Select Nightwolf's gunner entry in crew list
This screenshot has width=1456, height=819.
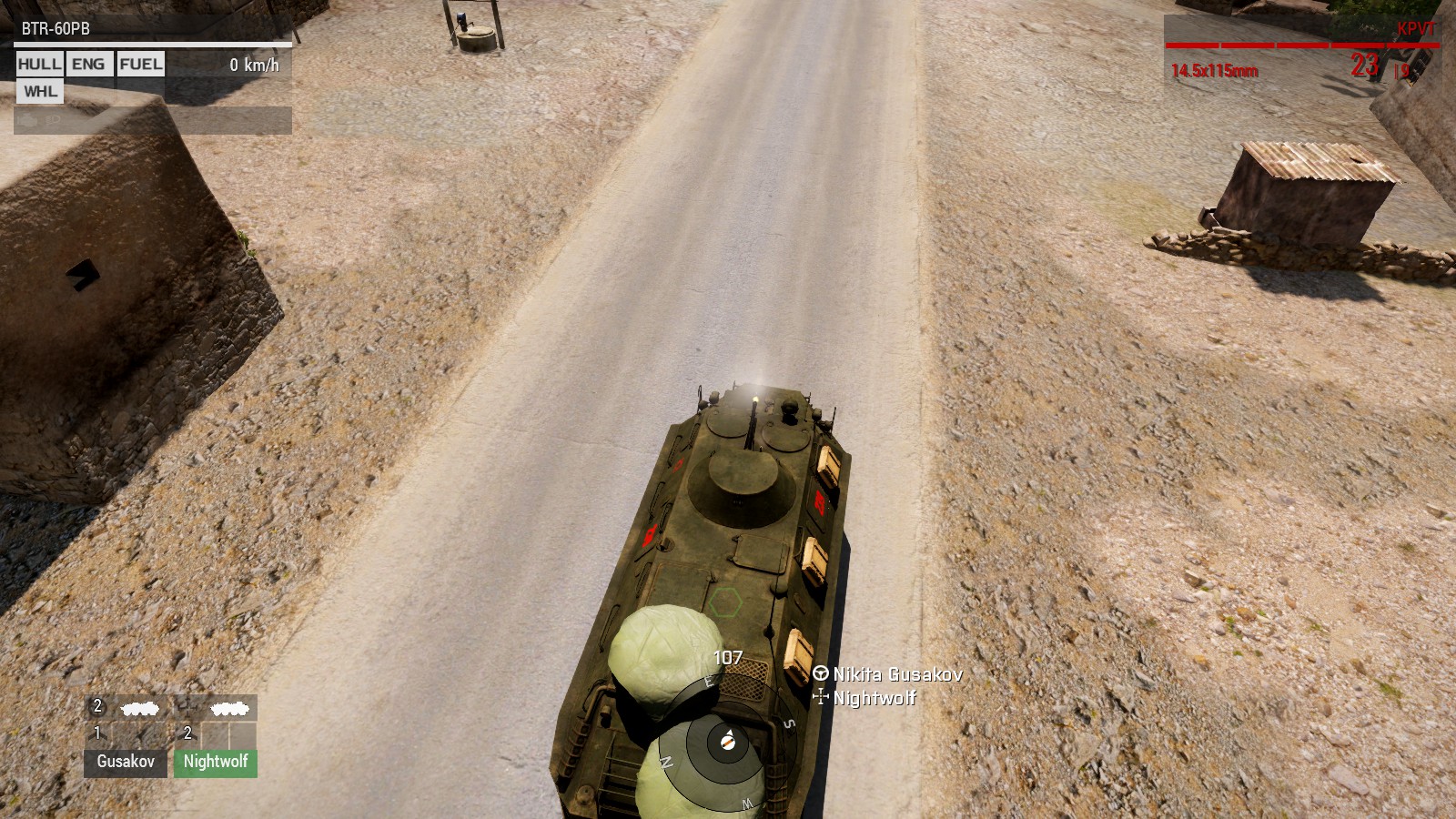point(874,698)
